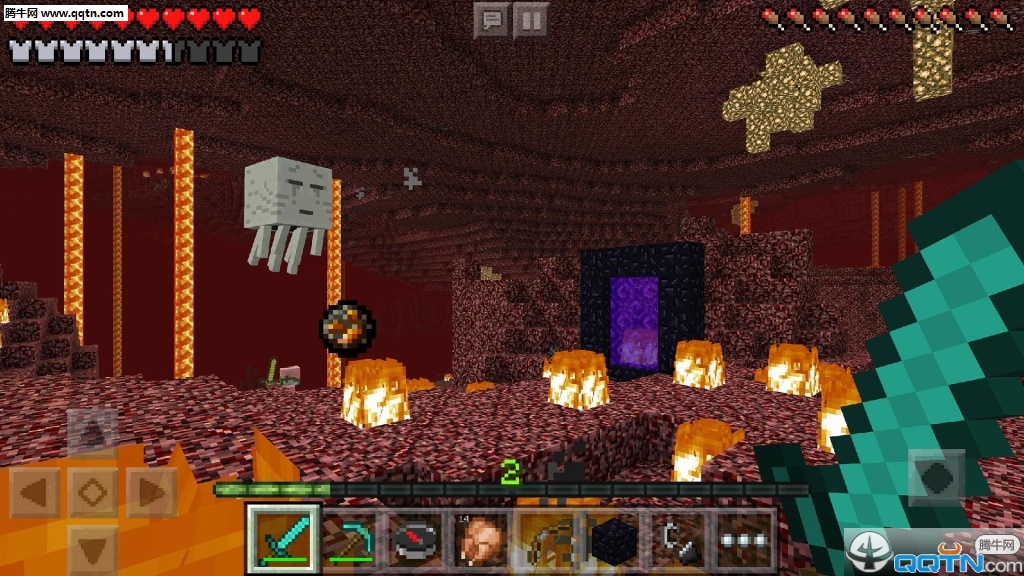Select the diamond pickaxe hotbar slot
1024x576 pixels.
pos(349,540)
